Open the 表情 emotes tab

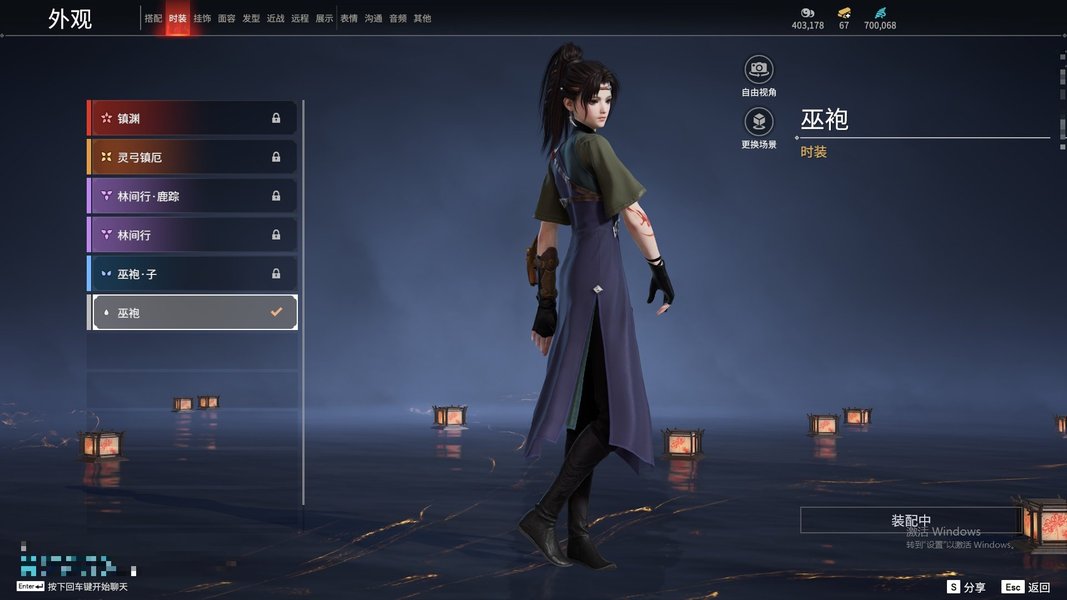coord(349,18)
